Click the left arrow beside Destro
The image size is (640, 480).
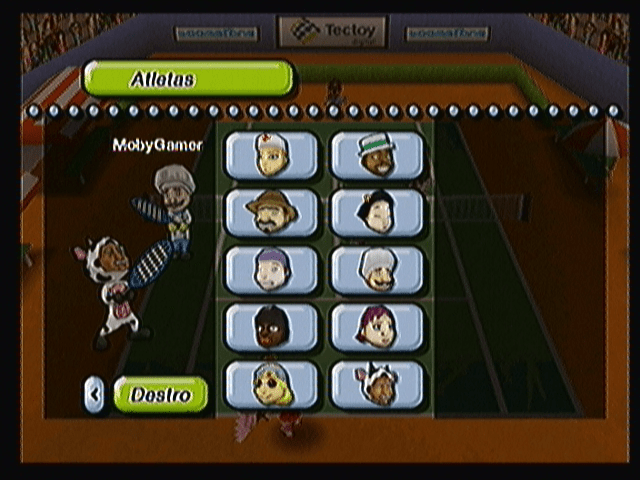(94, 395)
